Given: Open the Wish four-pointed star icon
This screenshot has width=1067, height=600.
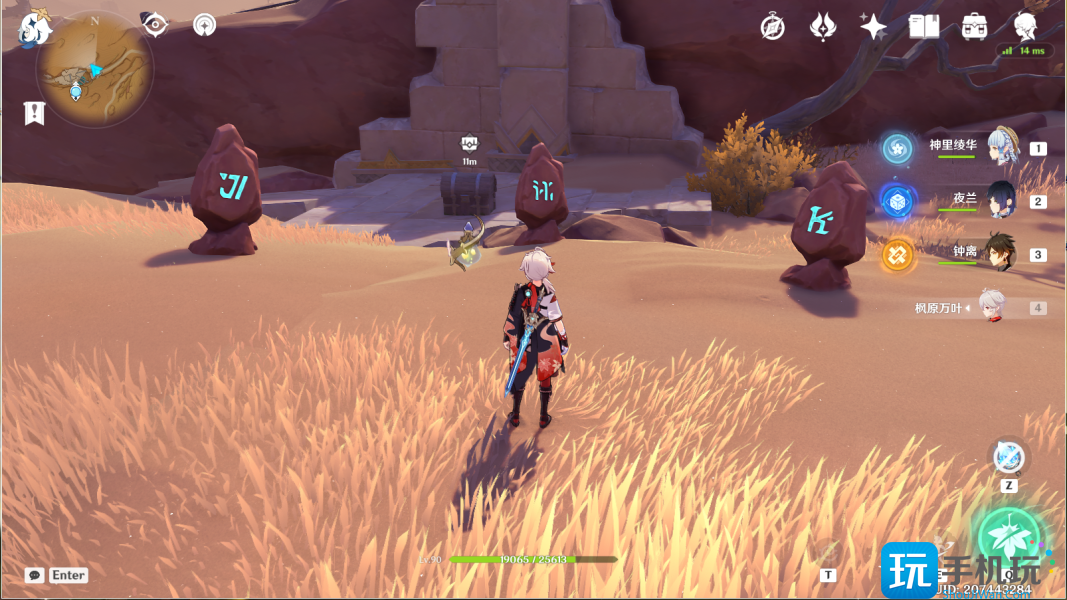Looking at the screenshot, I should tap(873, 27).
